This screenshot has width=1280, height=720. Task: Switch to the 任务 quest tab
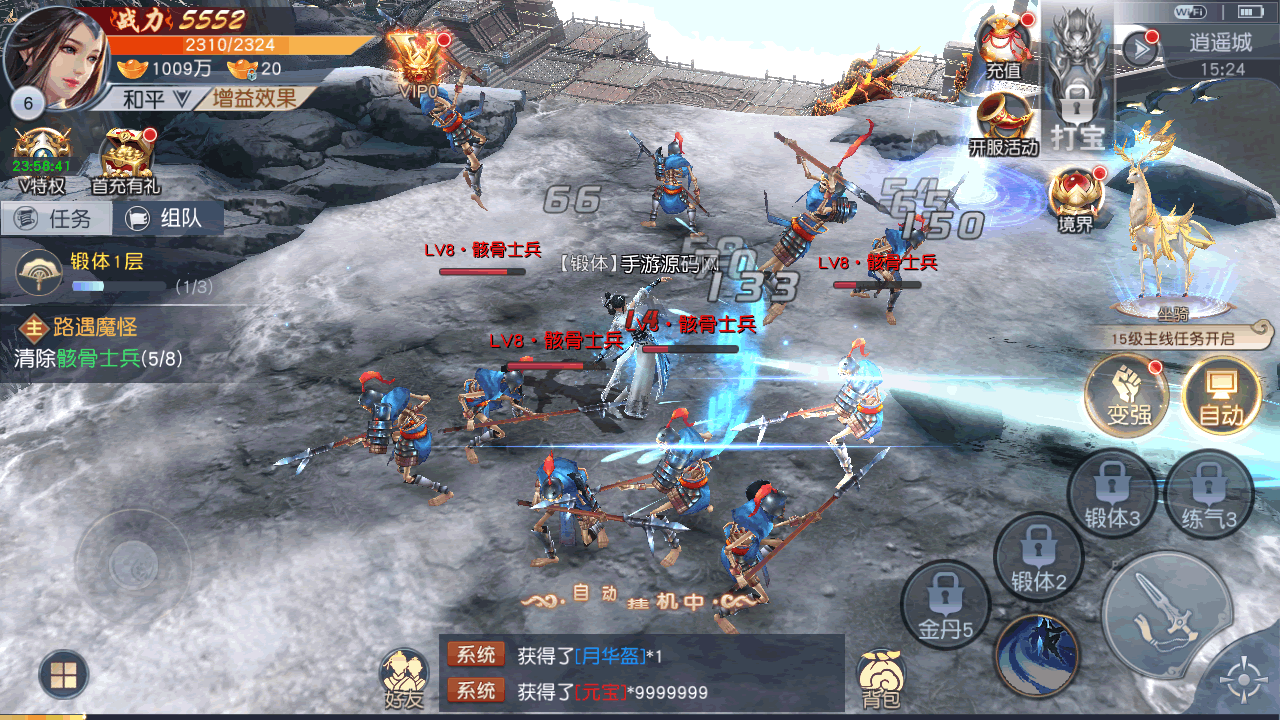[x=56, y=219]
